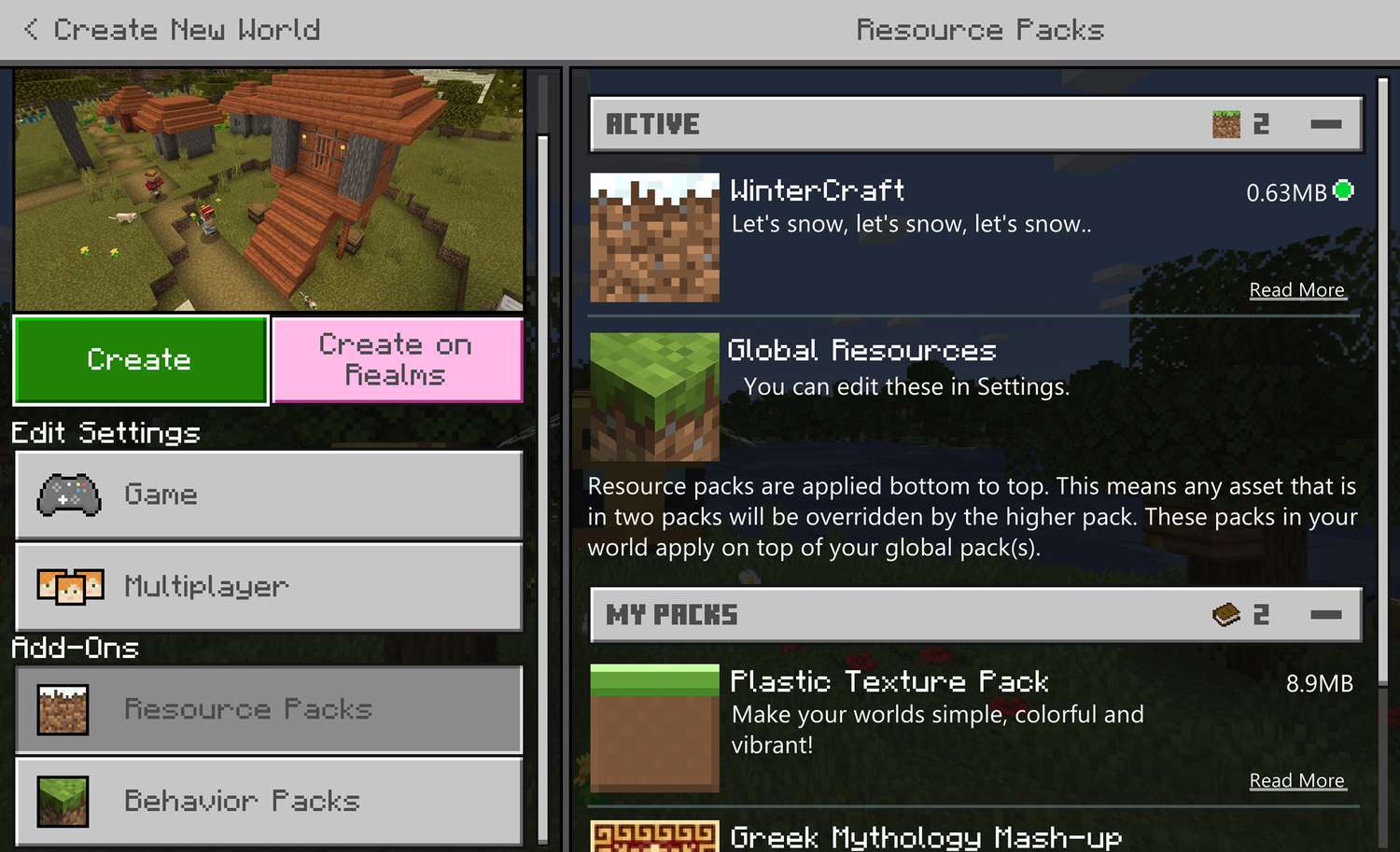
Task: Click the green Create button
Action: click(x=140, y=360)
